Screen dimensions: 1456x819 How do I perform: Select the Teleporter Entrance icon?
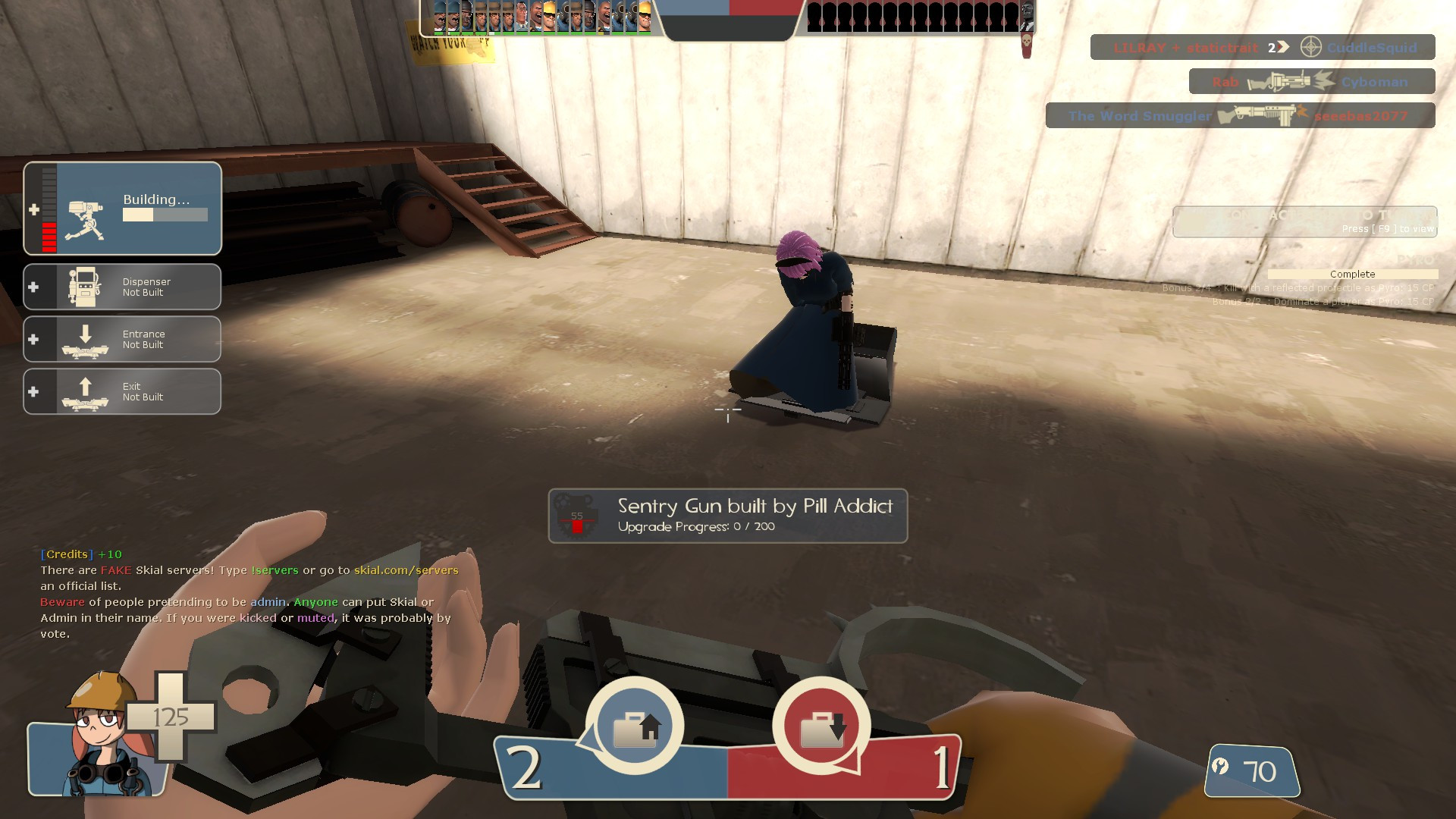pyautogui.click(x=87, y=339)
